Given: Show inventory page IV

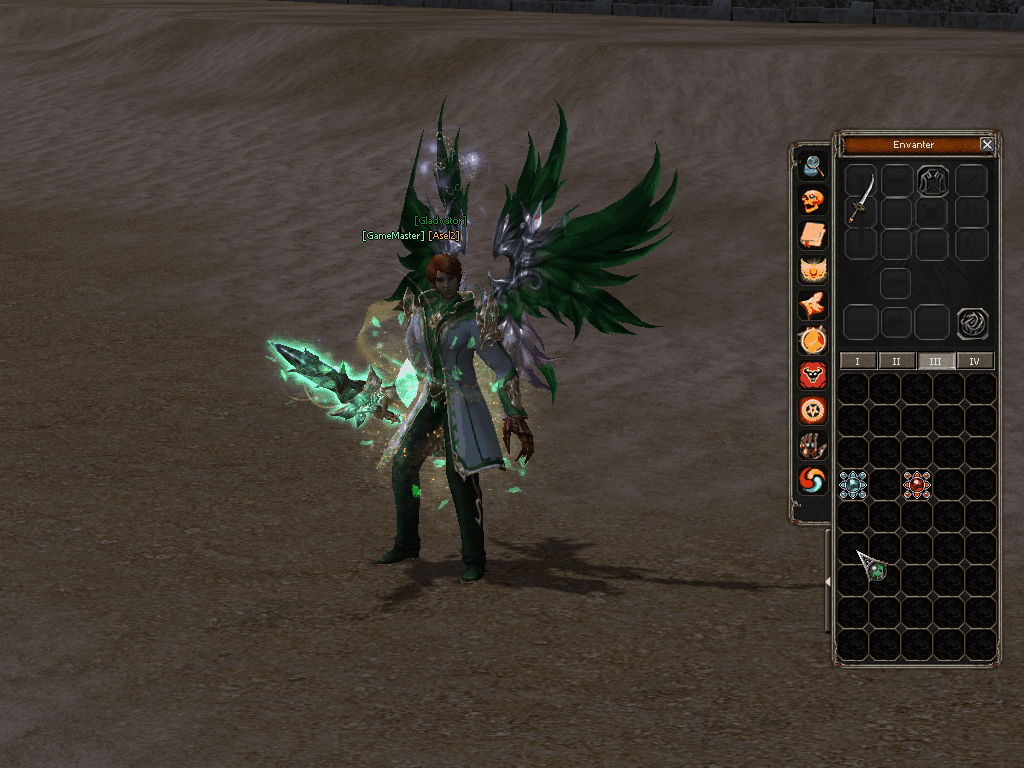Looking at the screenshot, I should 975,361.
